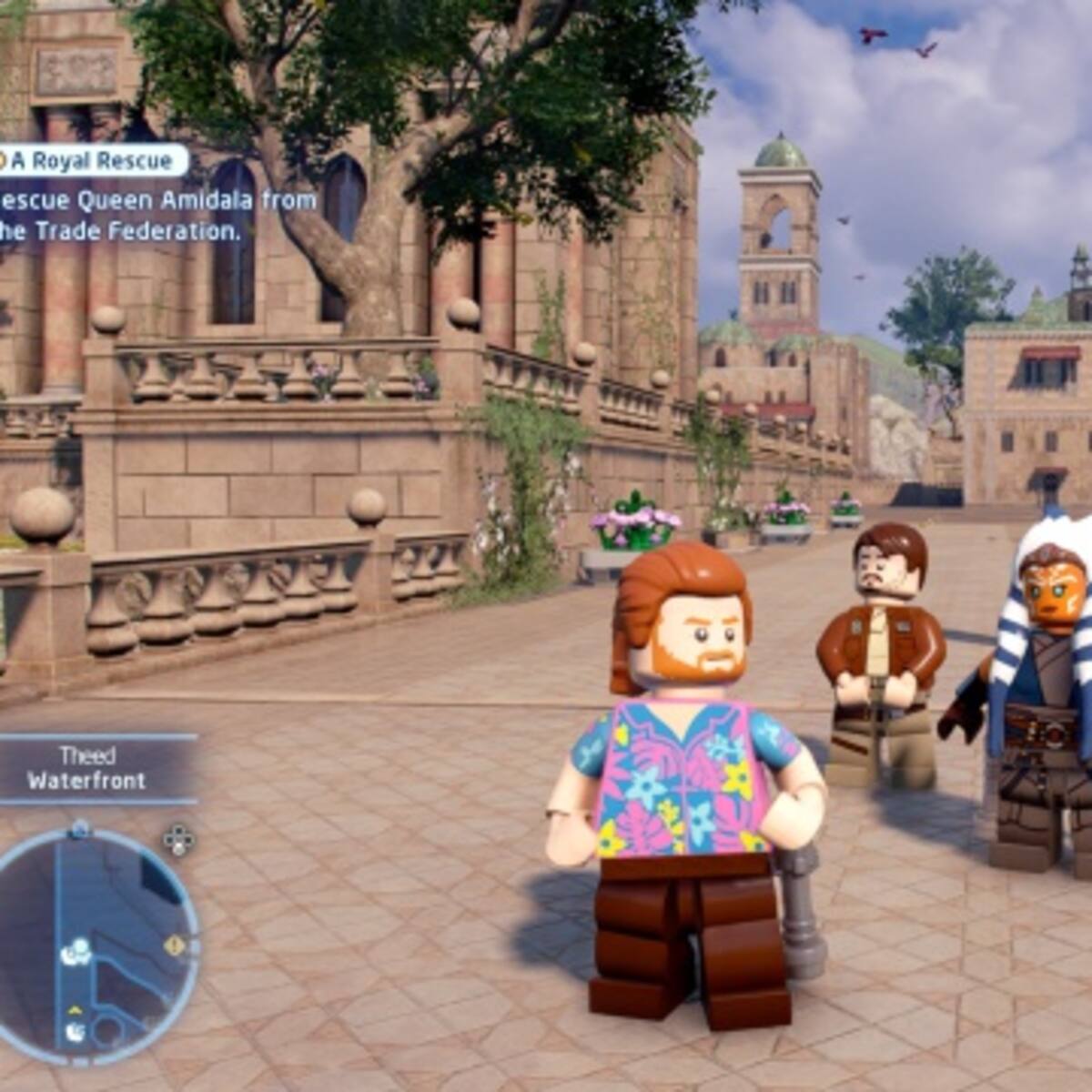The height and width of the screenshot is (1092, 1092).
Task: Click the yellow exclamation marker on the minimap
Action: tap(174, 945)
